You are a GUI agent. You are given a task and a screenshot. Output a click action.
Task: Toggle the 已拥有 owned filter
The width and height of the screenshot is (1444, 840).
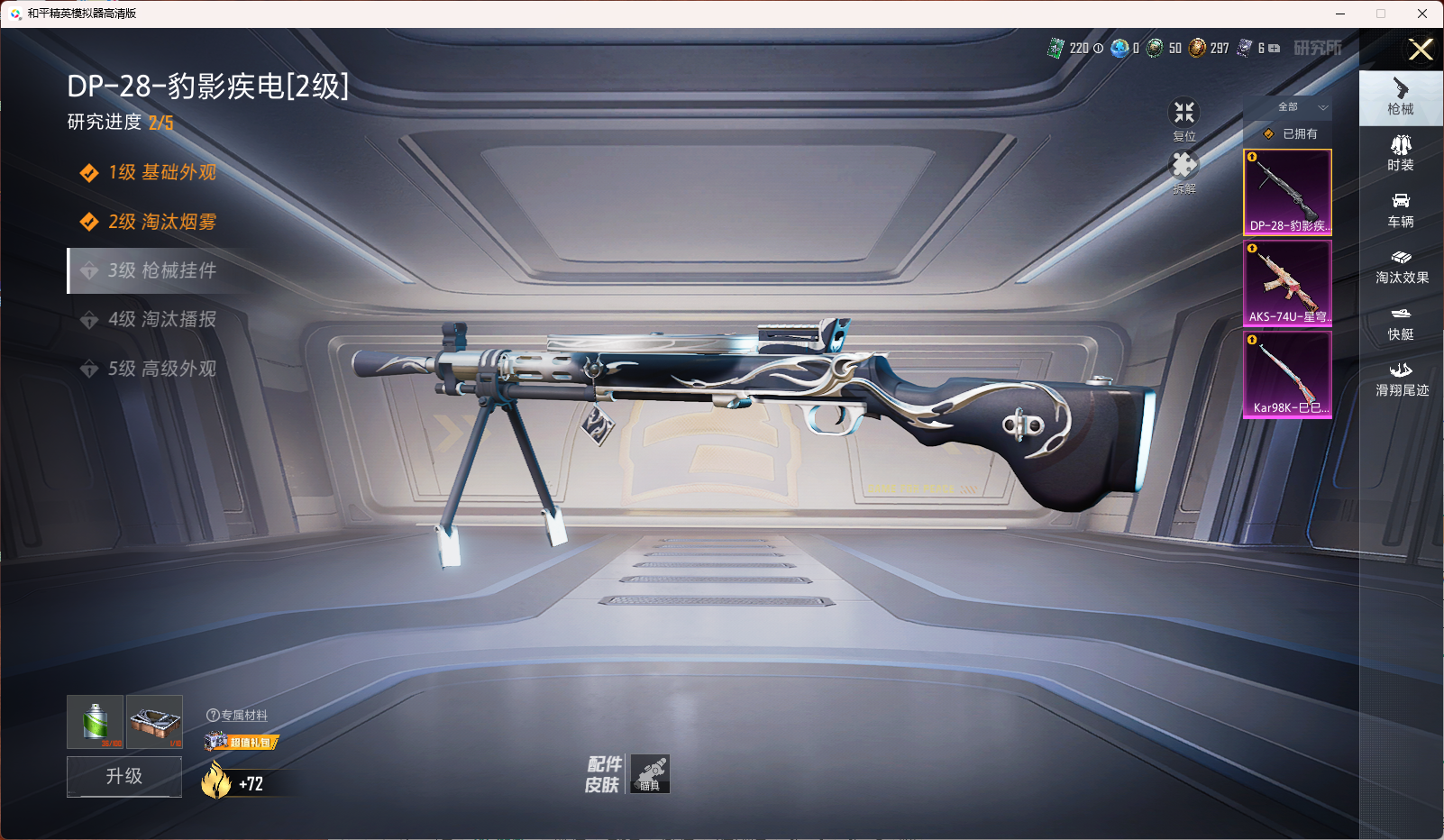pos(1291,133)
